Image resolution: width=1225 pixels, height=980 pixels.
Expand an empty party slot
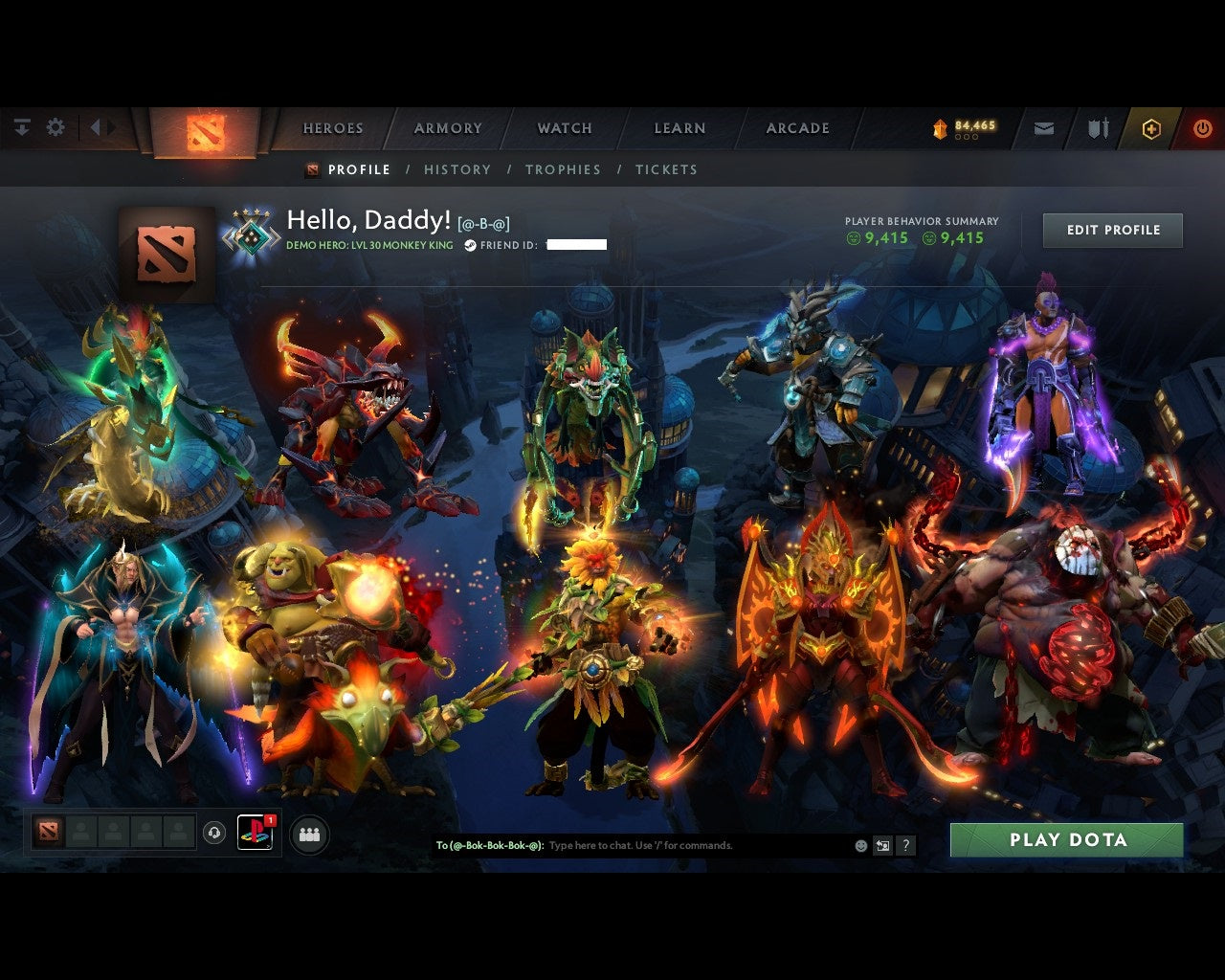[x=82, y=832]
